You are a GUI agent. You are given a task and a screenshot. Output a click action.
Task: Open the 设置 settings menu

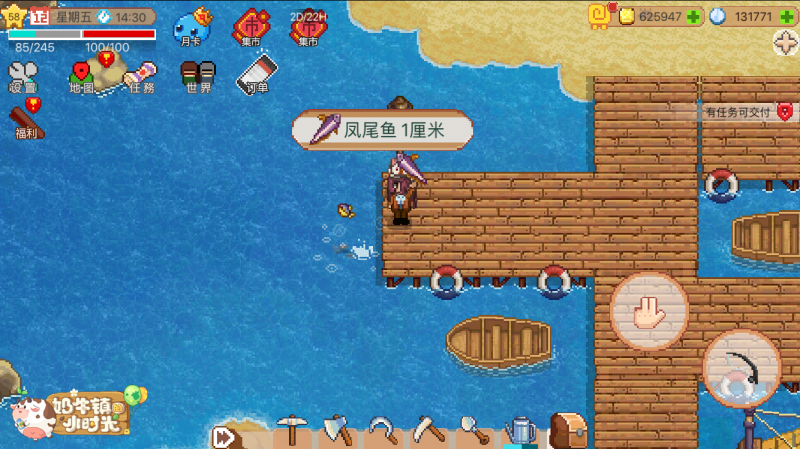point(22,77)
